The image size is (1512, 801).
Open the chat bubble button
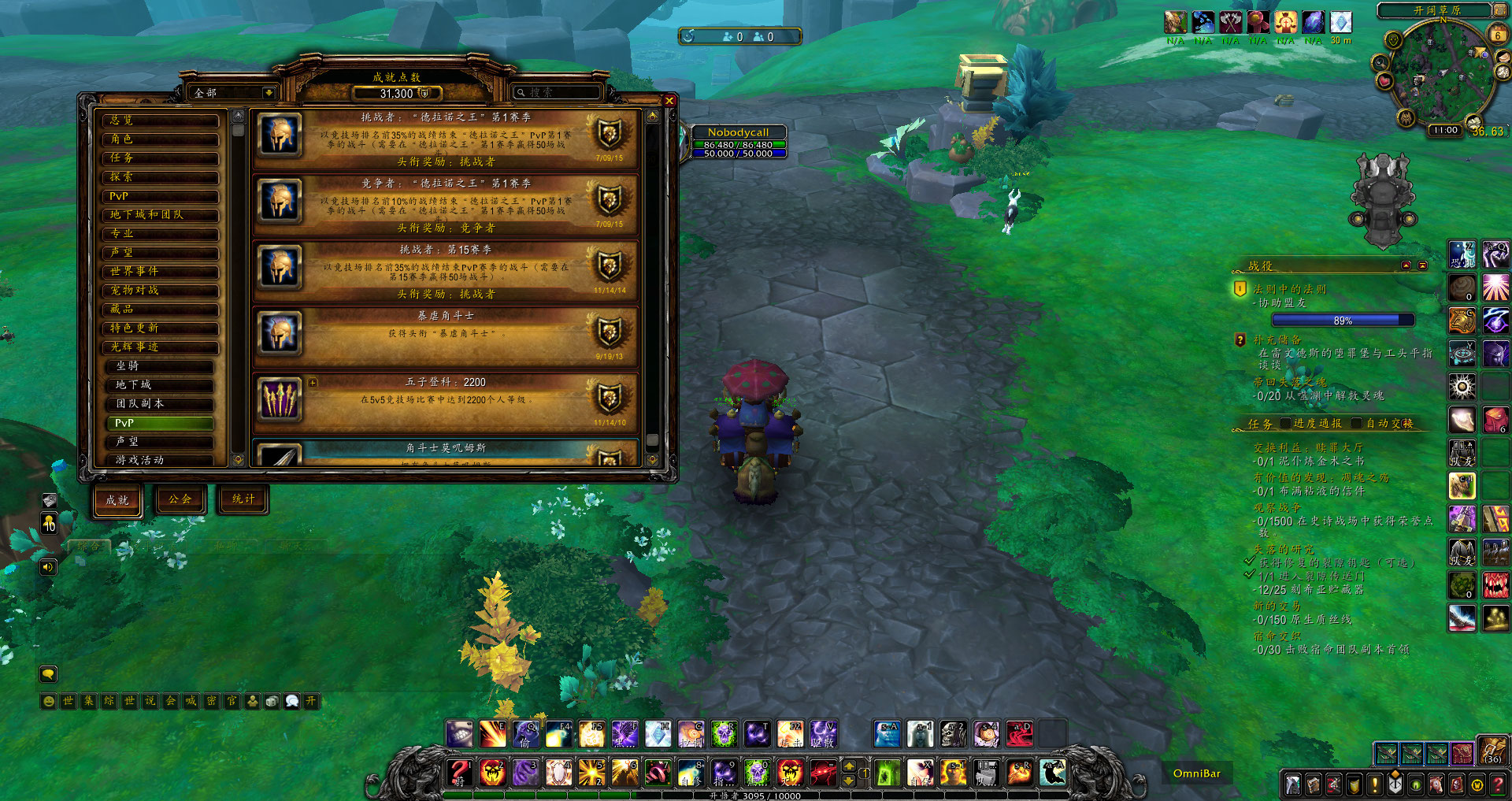pos(48,674)
